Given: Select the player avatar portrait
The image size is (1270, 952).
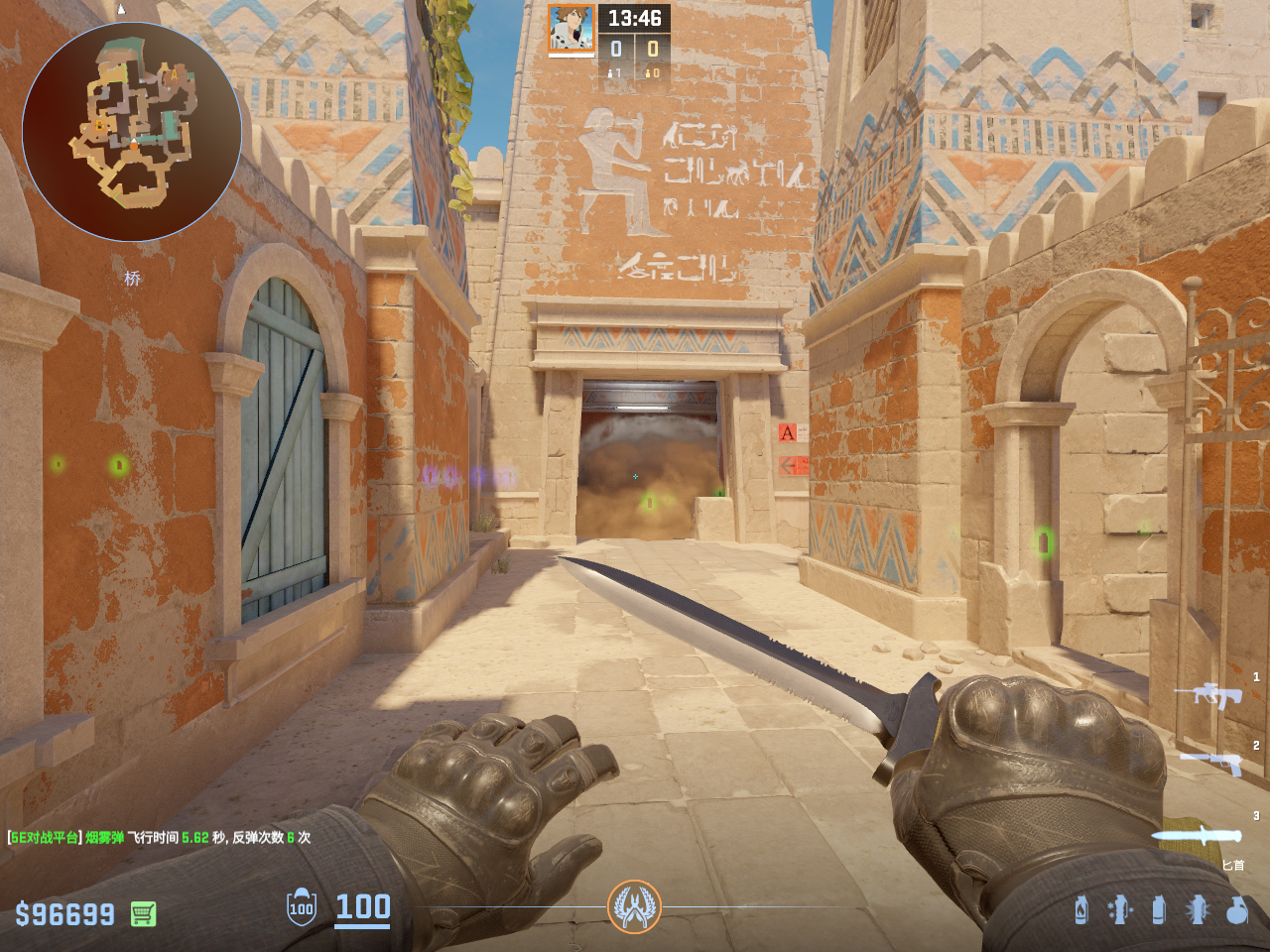Looking at the screenshot, I should click(571, 29).
